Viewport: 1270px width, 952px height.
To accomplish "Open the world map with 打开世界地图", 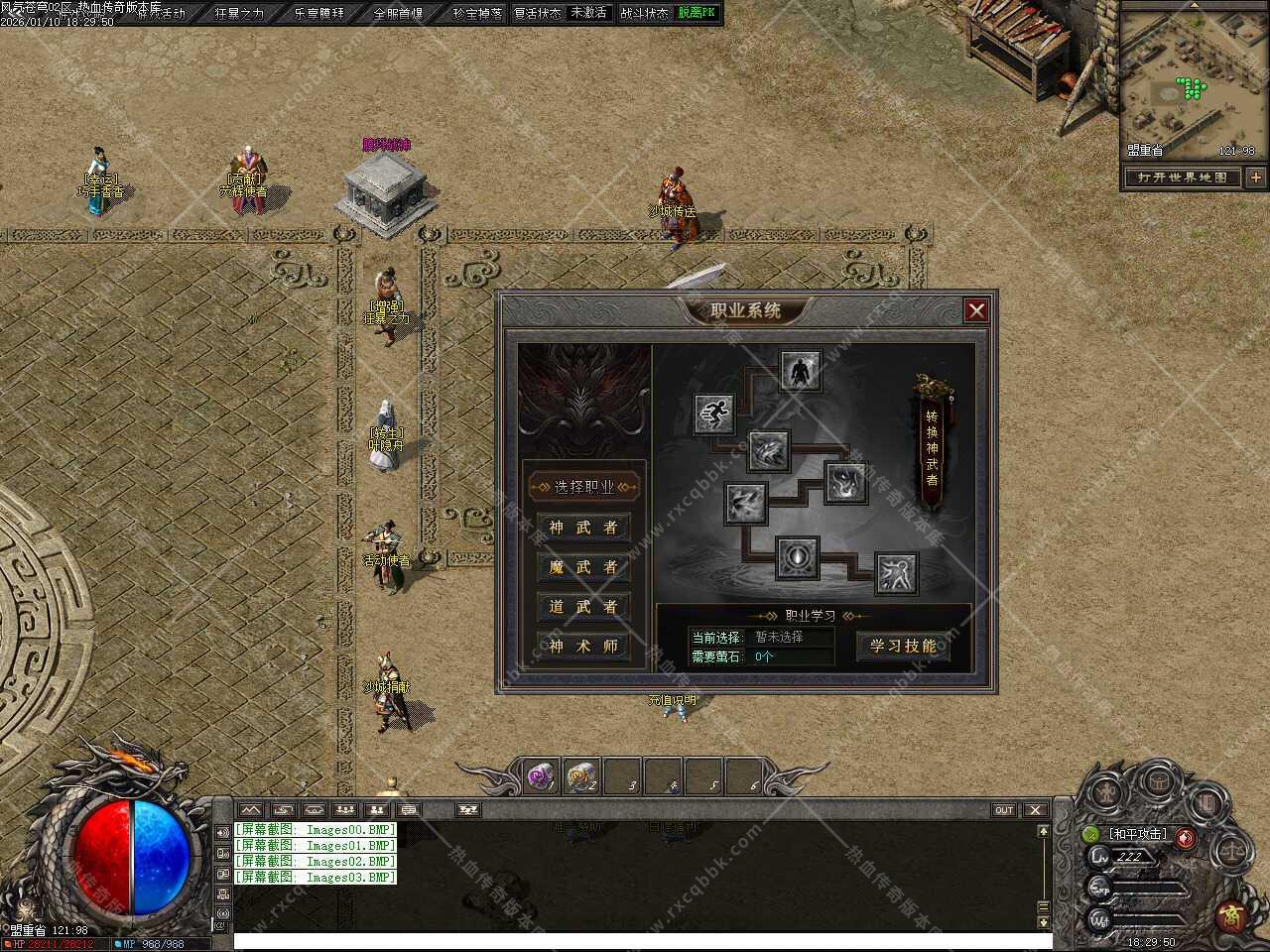I will point(1183,178).
